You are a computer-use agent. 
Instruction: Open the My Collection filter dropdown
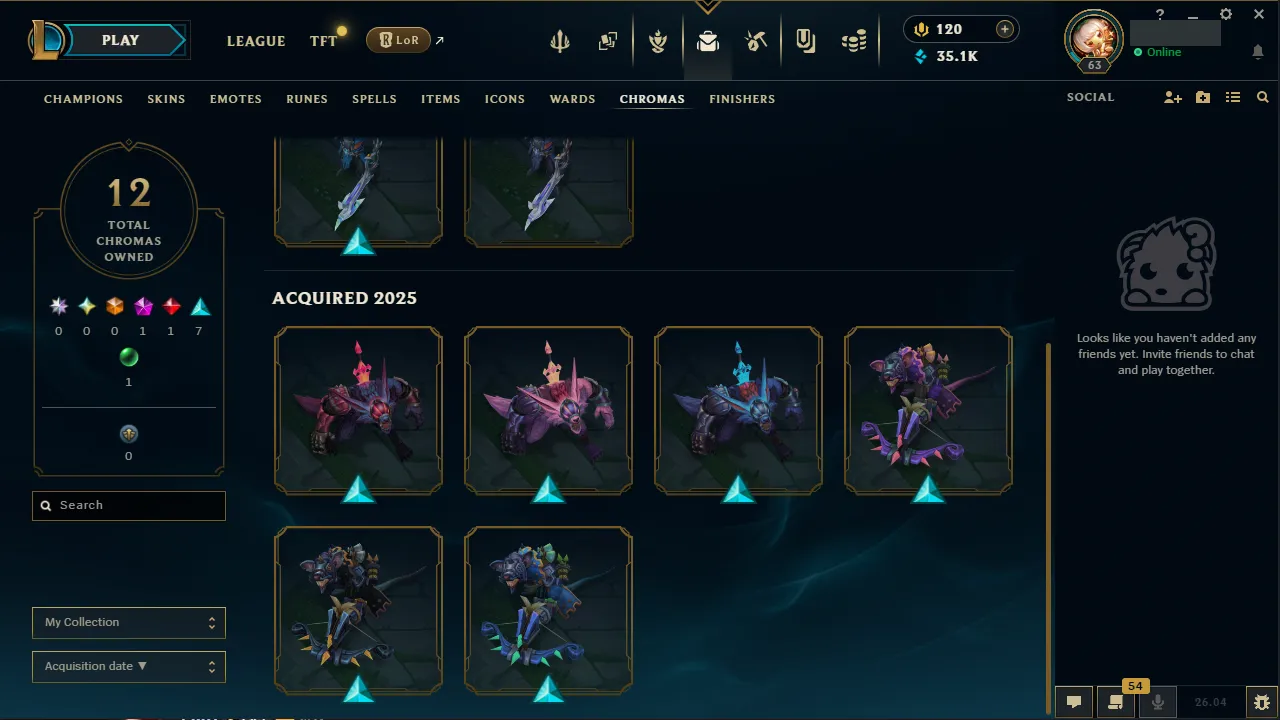coord(128,622)
